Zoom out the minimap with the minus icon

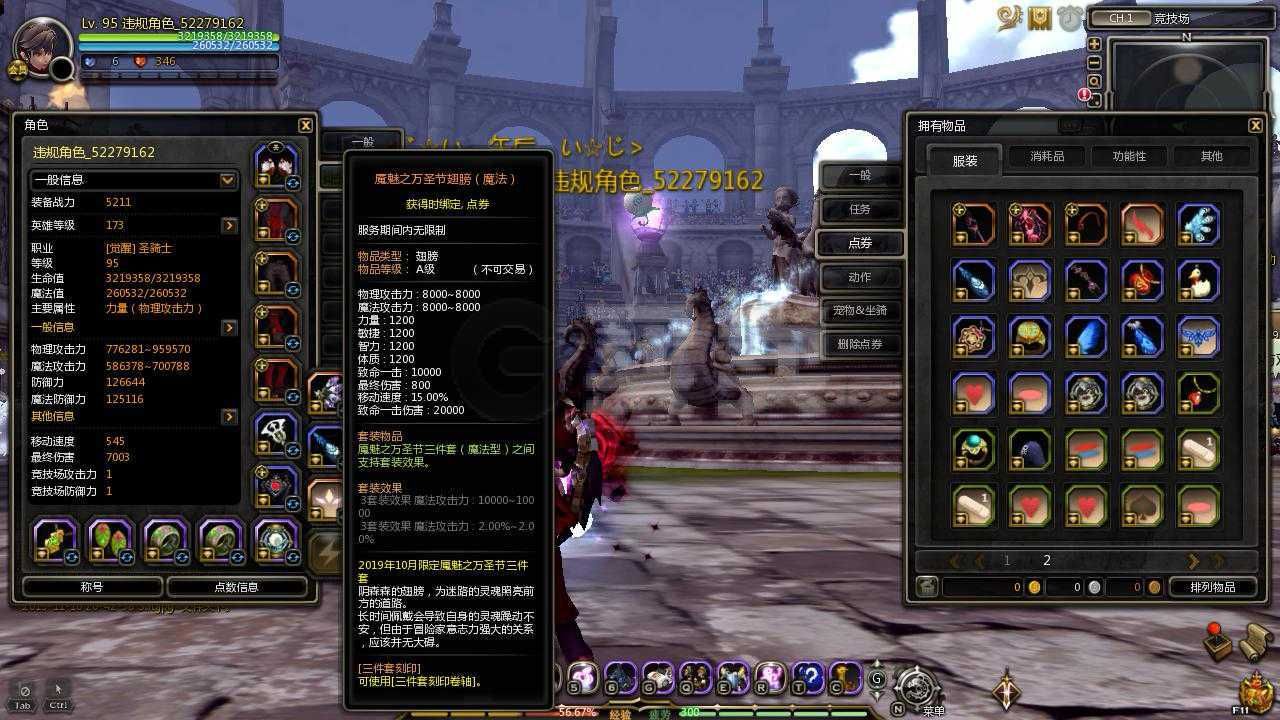(x=1093, y=62)
